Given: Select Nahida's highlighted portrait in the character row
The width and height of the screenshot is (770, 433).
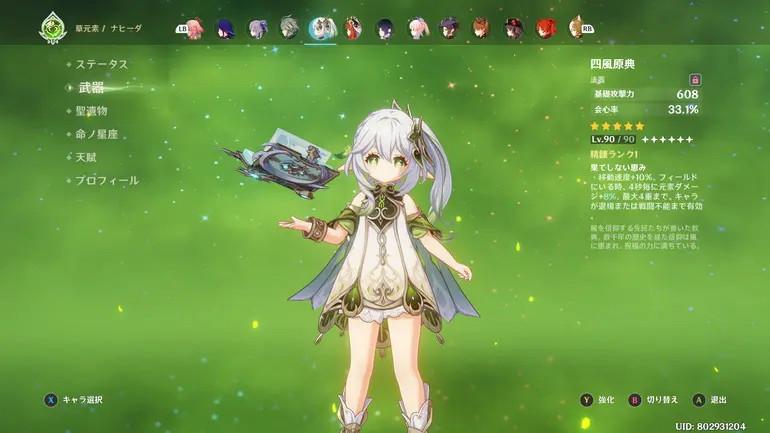Looking at the screenshot, I should pyautogui.click(x=322, y=27).
